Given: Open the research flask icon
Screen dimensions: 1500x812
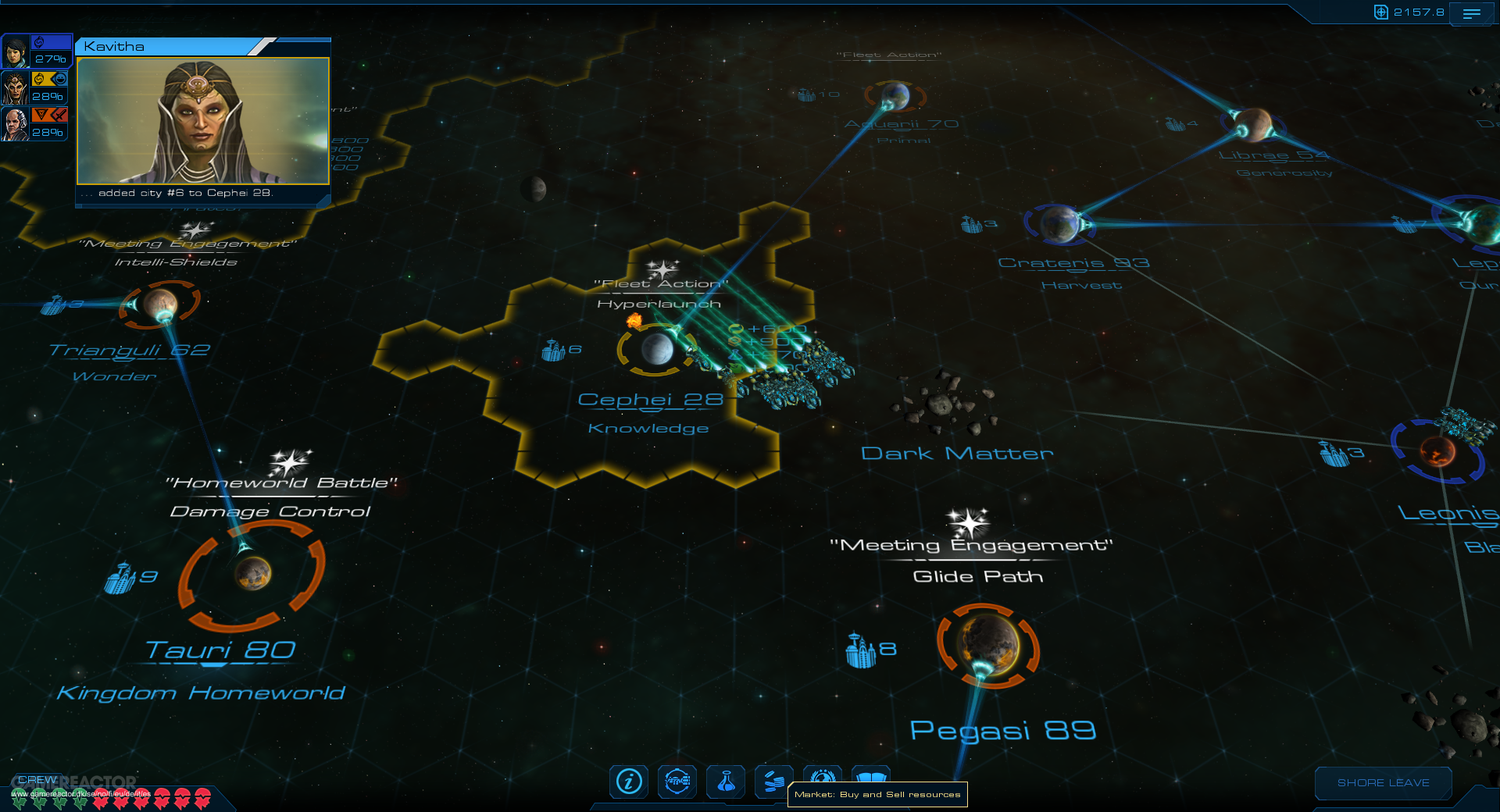Looking at the screenshot, I should (x=726, y=782).
